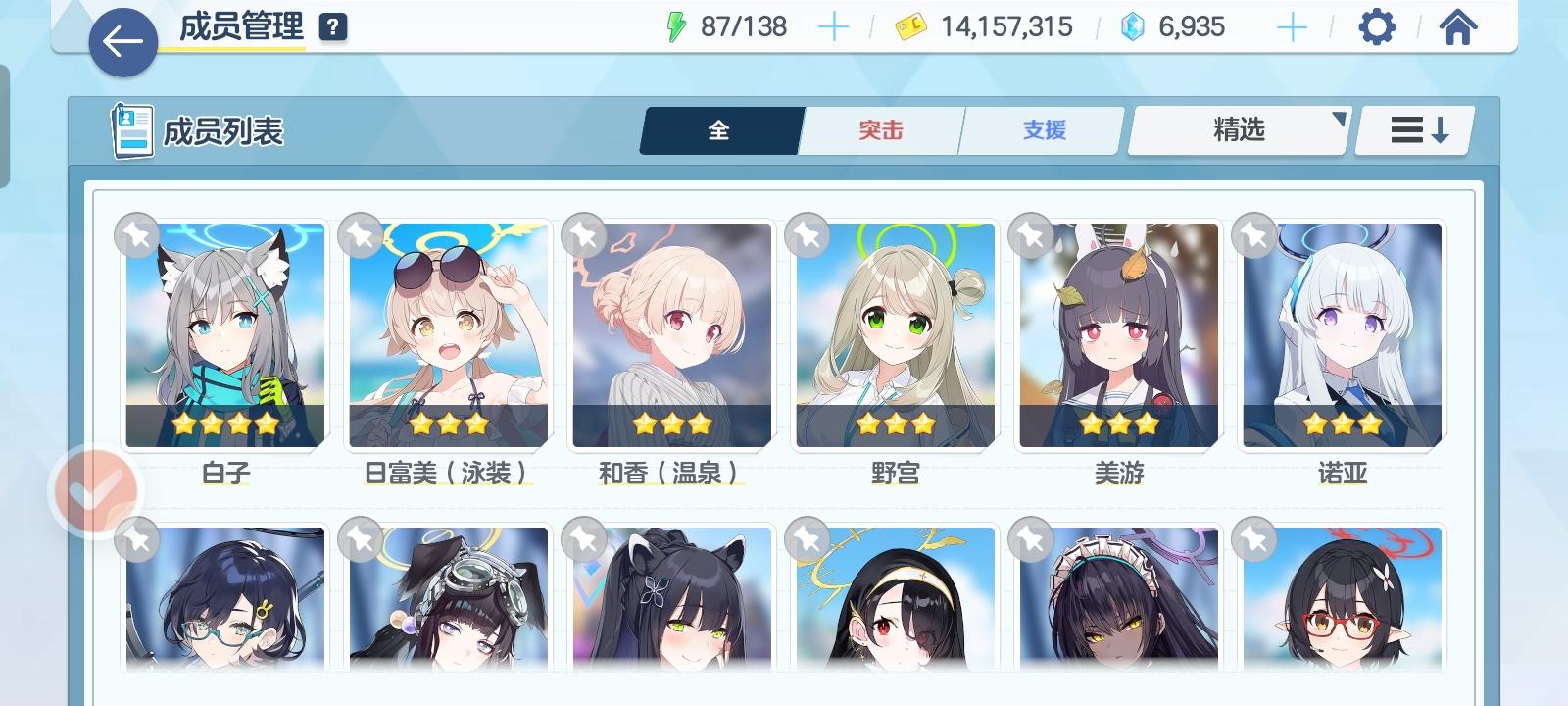Open the sort order icon beside the filter dropdown
Image resolution: width=1568 pixels, height=706 pixels.
click(x=1412, y=128)
